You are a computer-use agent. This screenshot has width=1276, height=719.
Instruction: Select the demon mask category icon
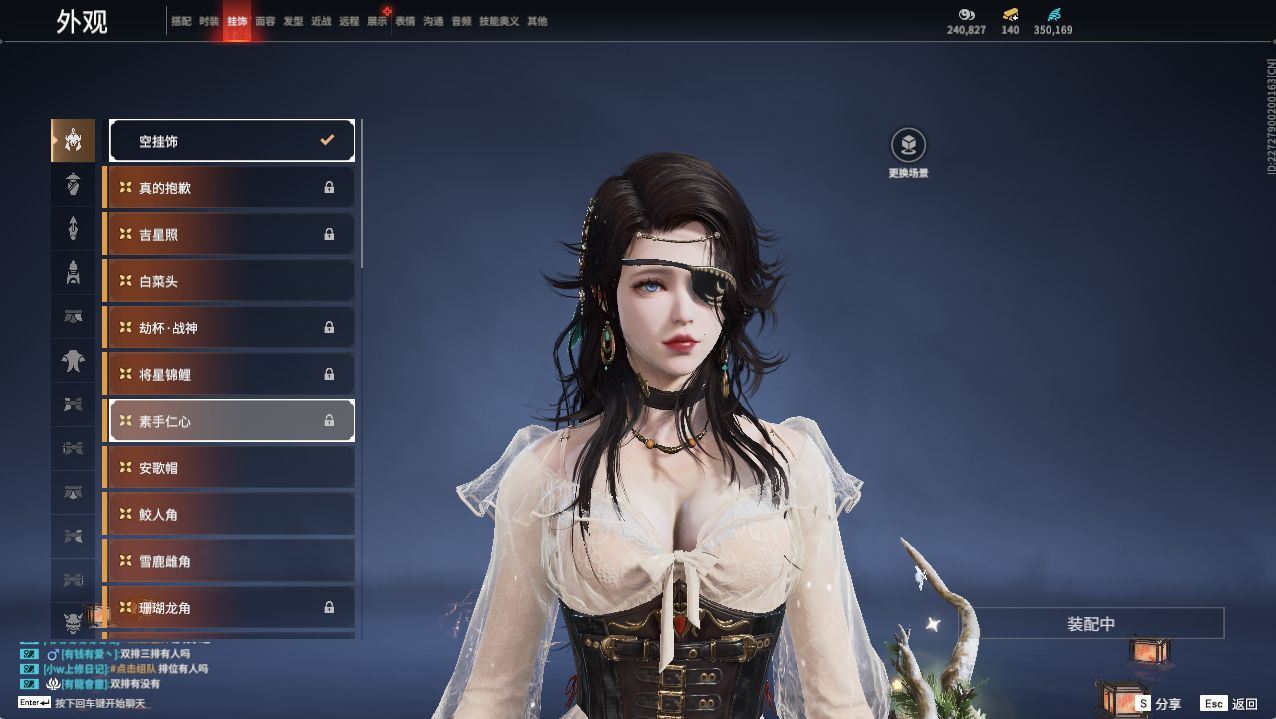[x=73, y=622]
